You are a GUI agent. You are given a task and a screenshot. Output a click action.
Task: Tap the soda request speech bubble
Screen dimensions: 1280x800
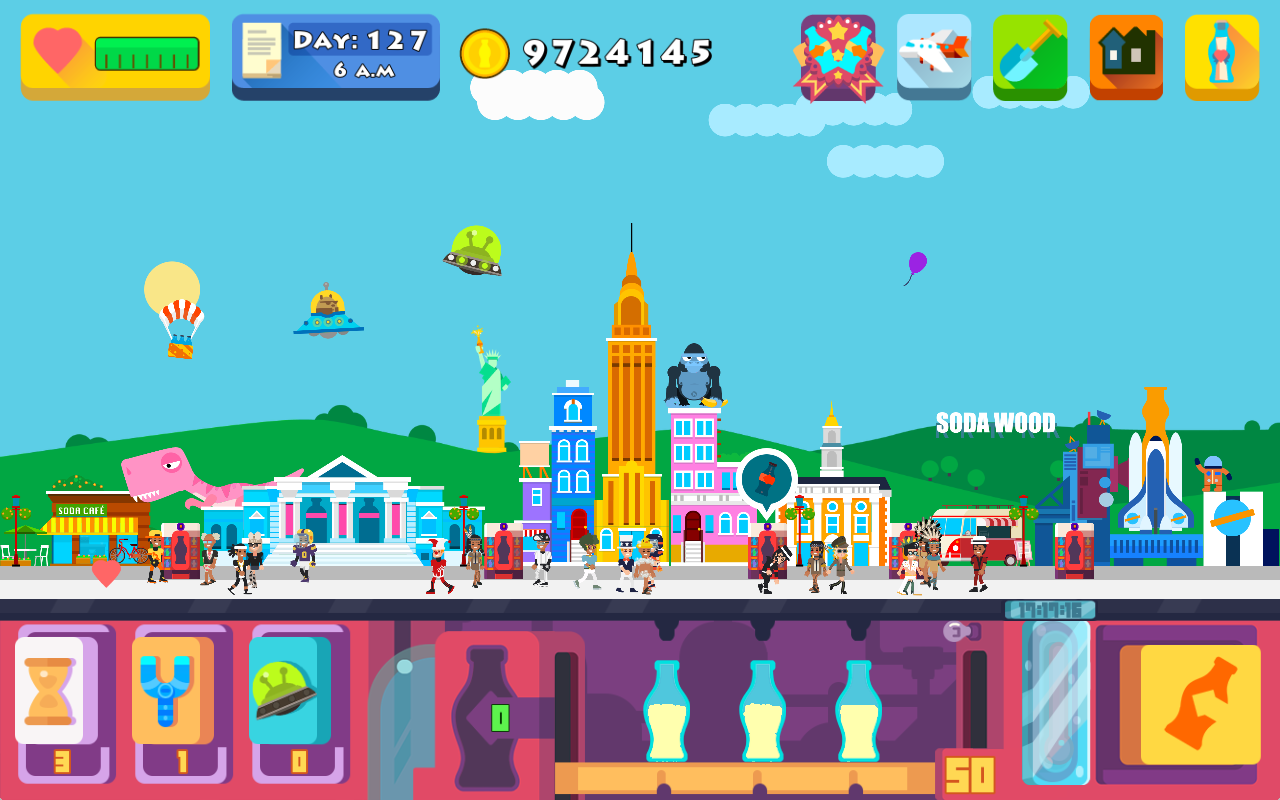point(767,478)
